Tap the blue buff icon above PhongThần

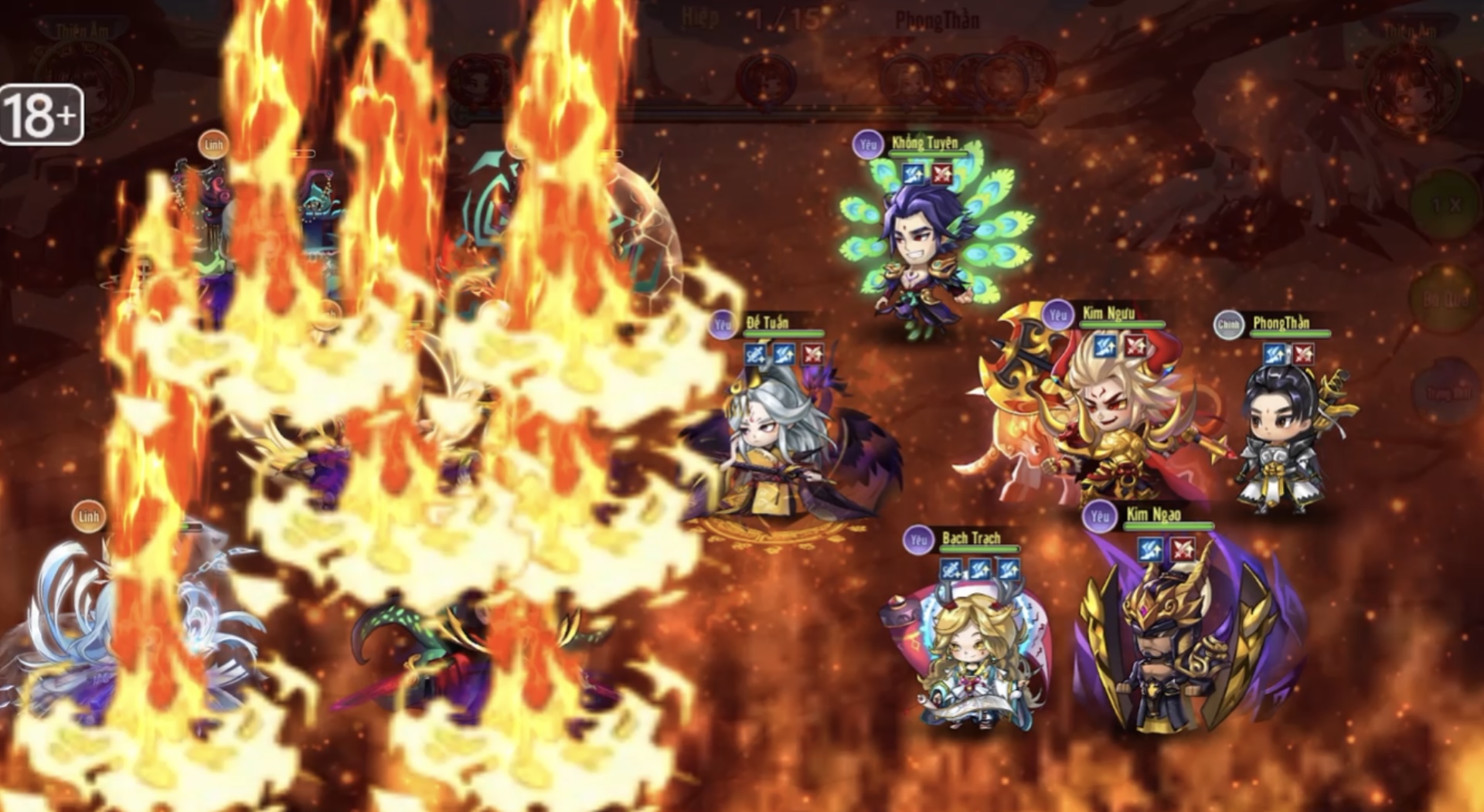(x=1275, y=355)
